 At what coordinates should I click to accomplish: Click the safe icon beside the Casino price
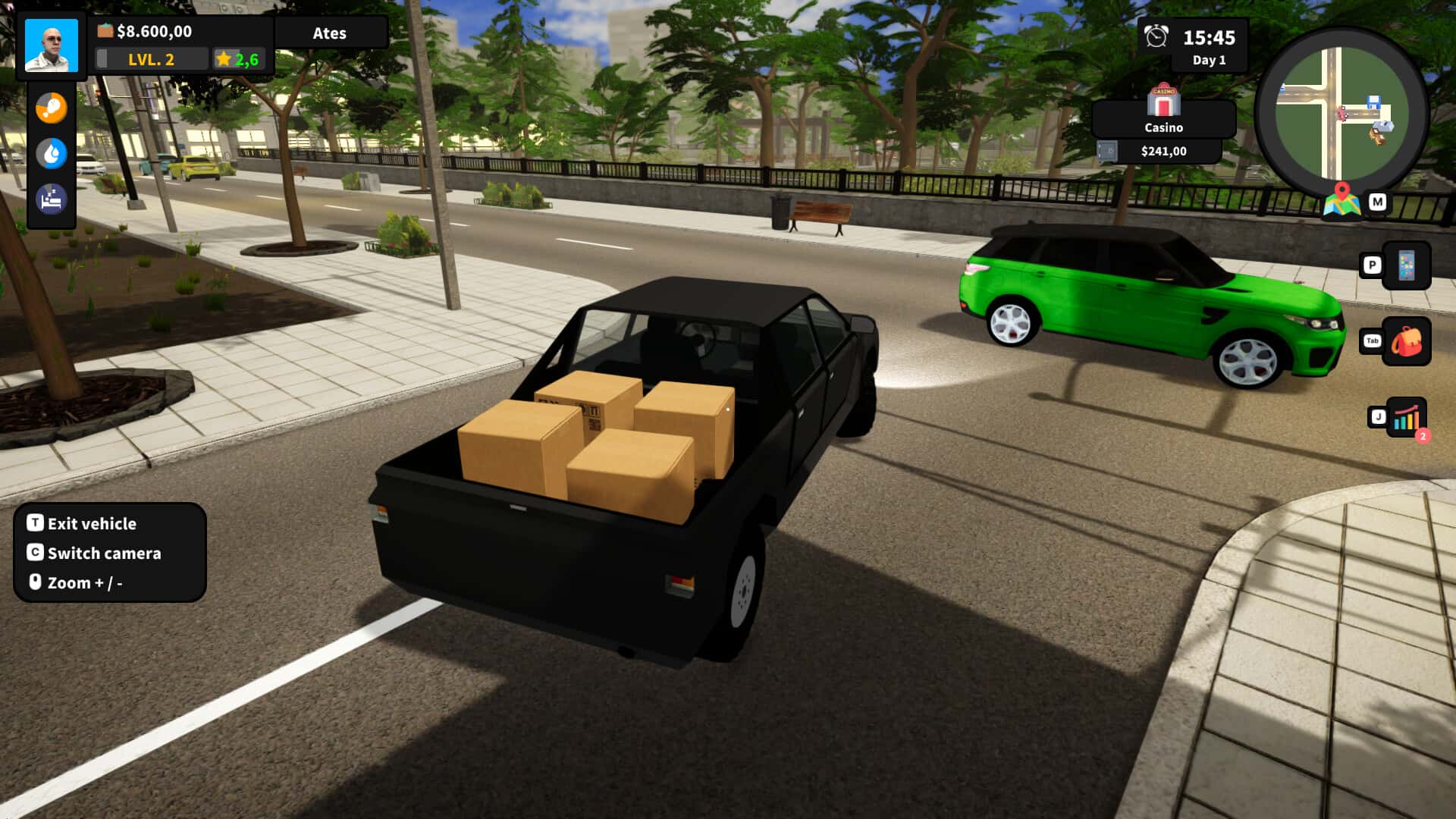point(1109,150)
